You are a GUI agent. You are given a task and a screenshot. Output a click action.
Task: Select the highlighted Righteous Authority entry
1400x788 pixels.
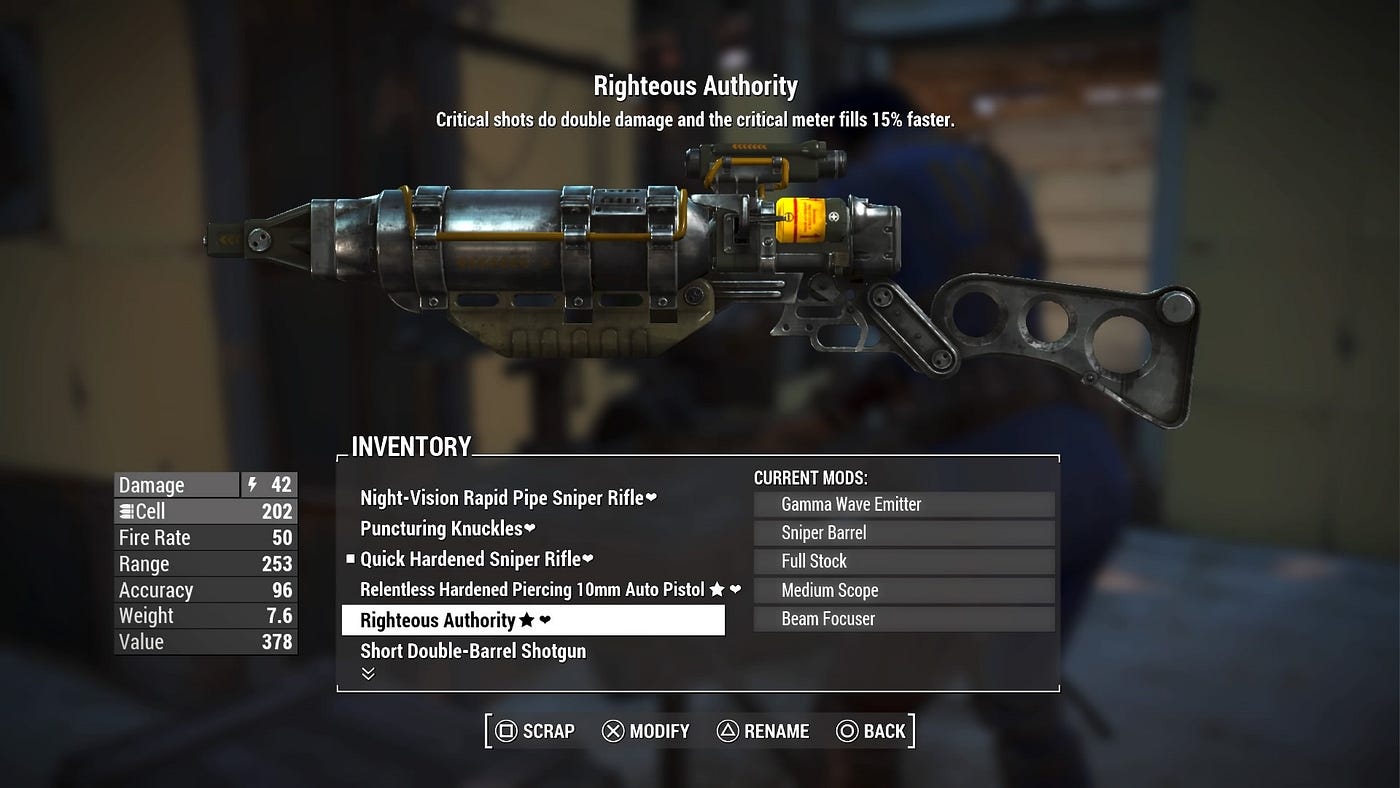pyautogui.click(x=533, y=620)
